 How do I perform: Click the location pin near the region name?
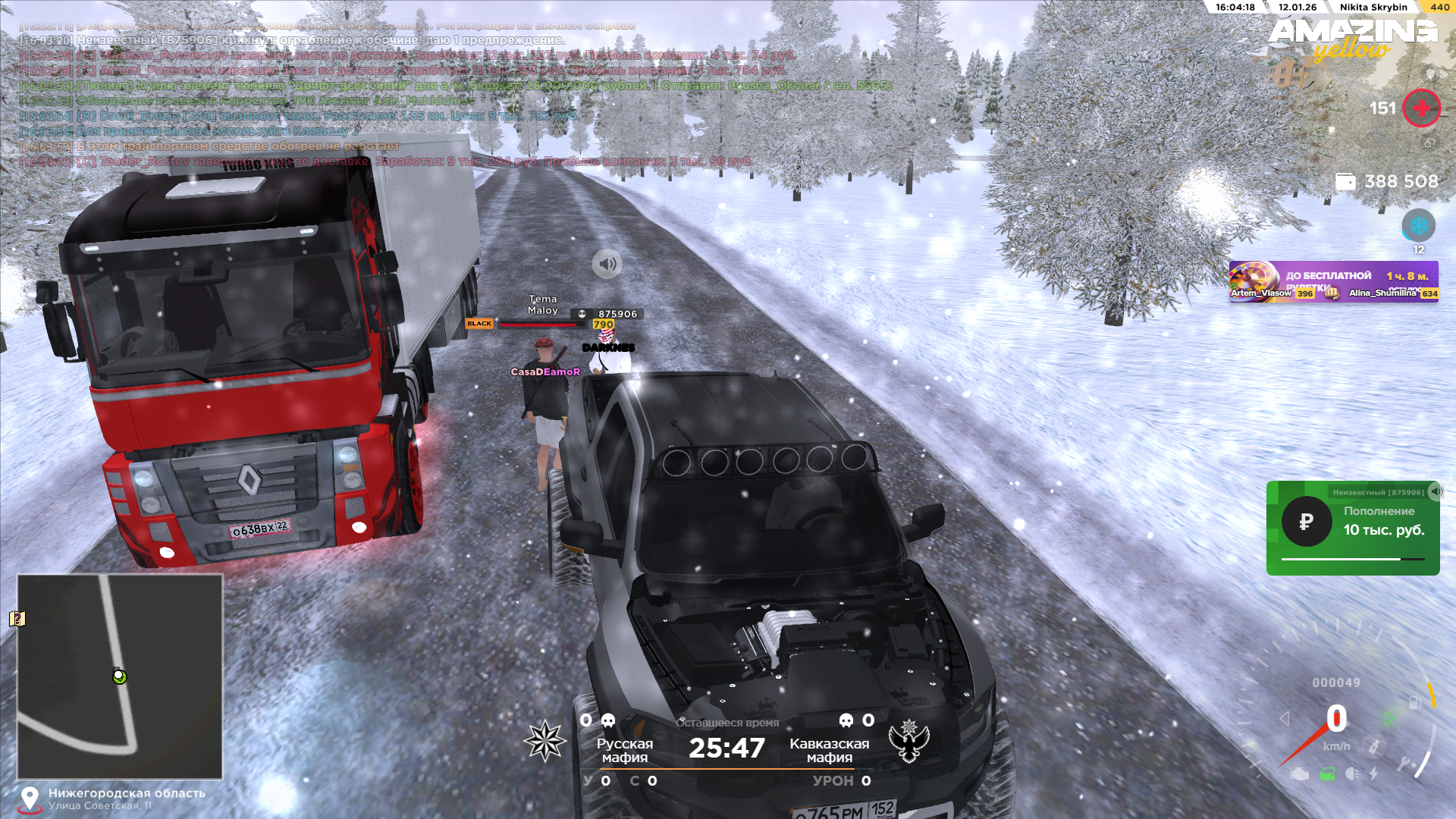click(30, 799)
